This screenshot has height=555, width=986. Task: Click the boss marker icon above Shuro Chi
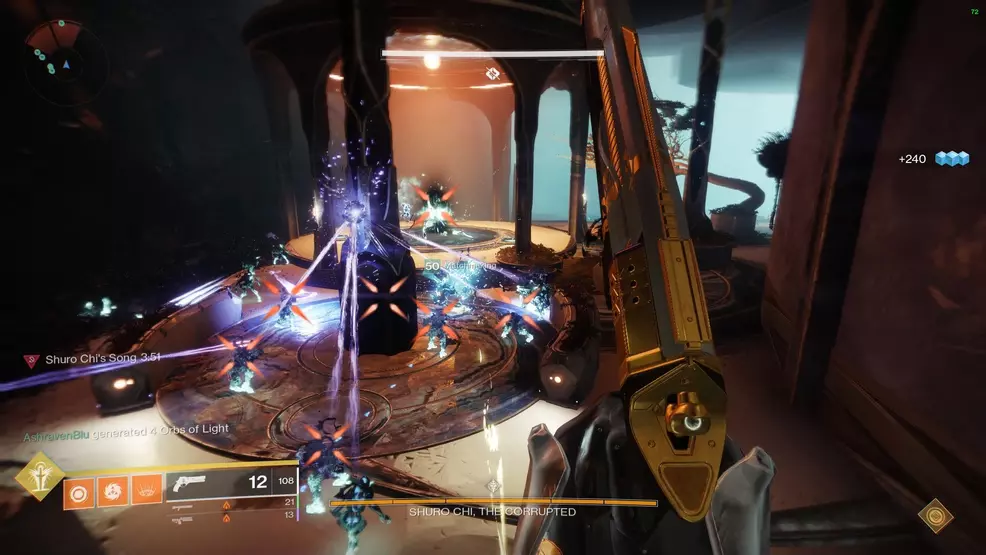(491, 71)
